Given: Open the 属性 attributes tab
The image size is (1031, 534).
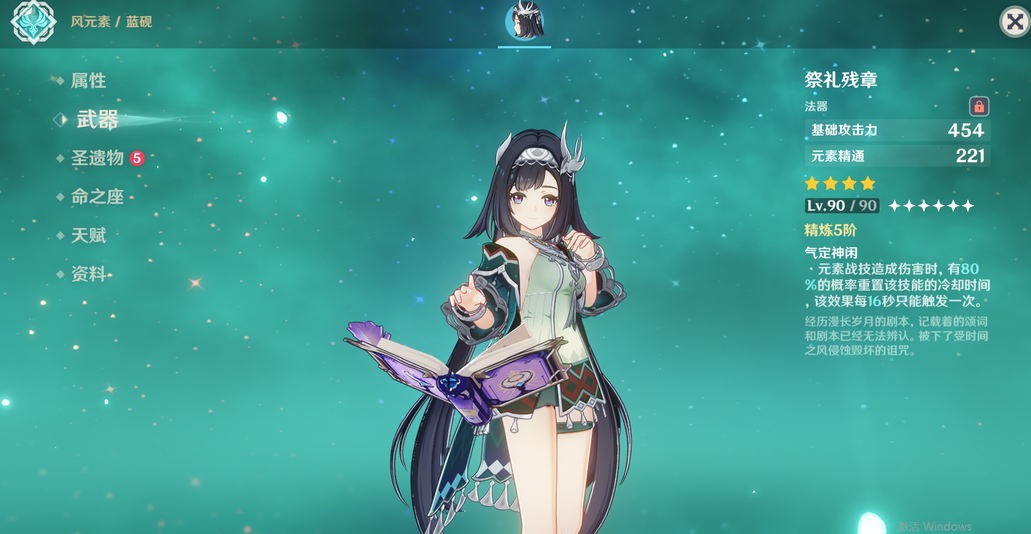Looking at the screenshot, I should (x=88, y=81).
